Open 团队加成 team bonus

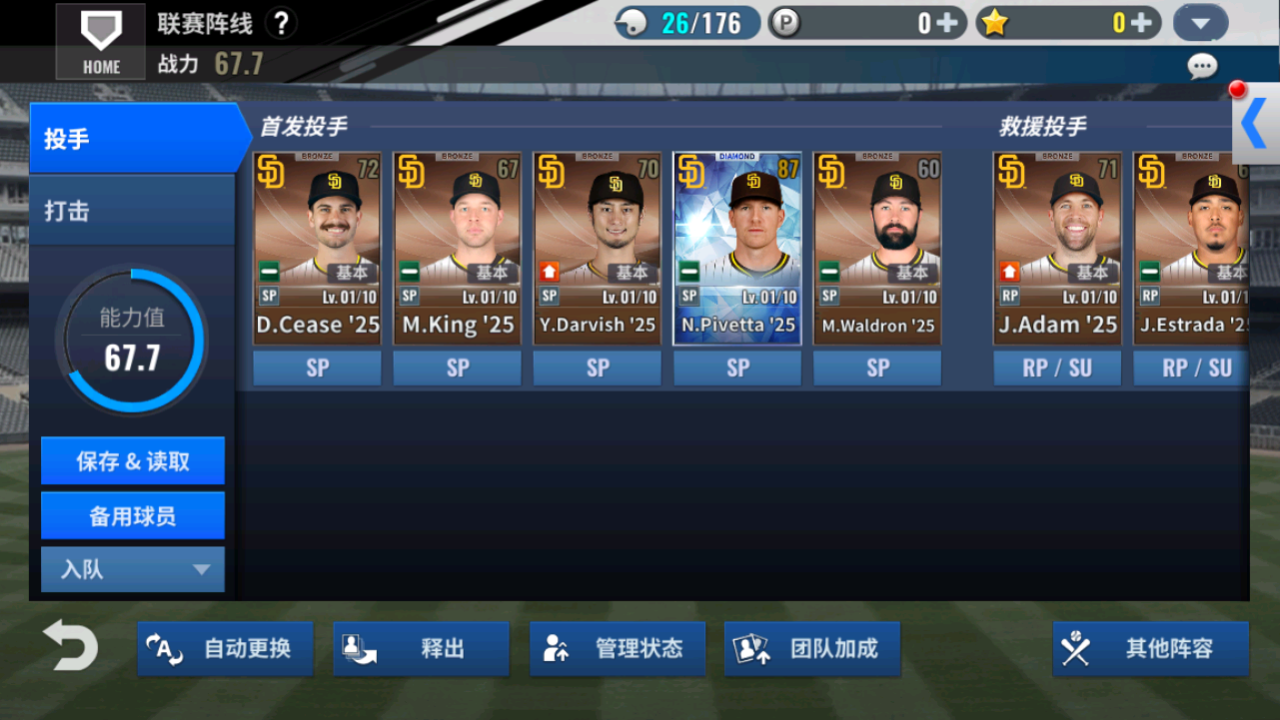[812, 649]
